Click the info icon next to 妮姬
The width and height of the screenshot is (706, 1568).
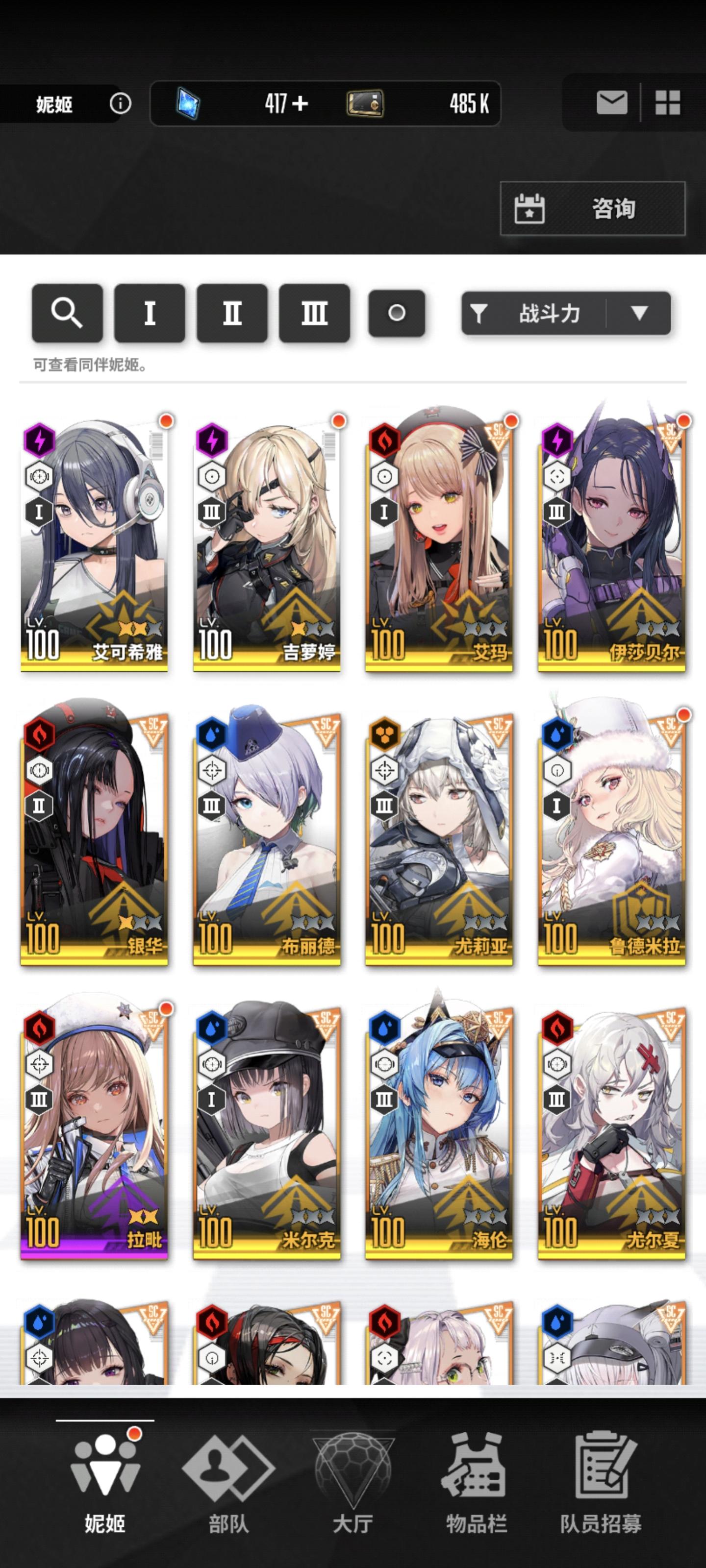[x=122, y=103]
